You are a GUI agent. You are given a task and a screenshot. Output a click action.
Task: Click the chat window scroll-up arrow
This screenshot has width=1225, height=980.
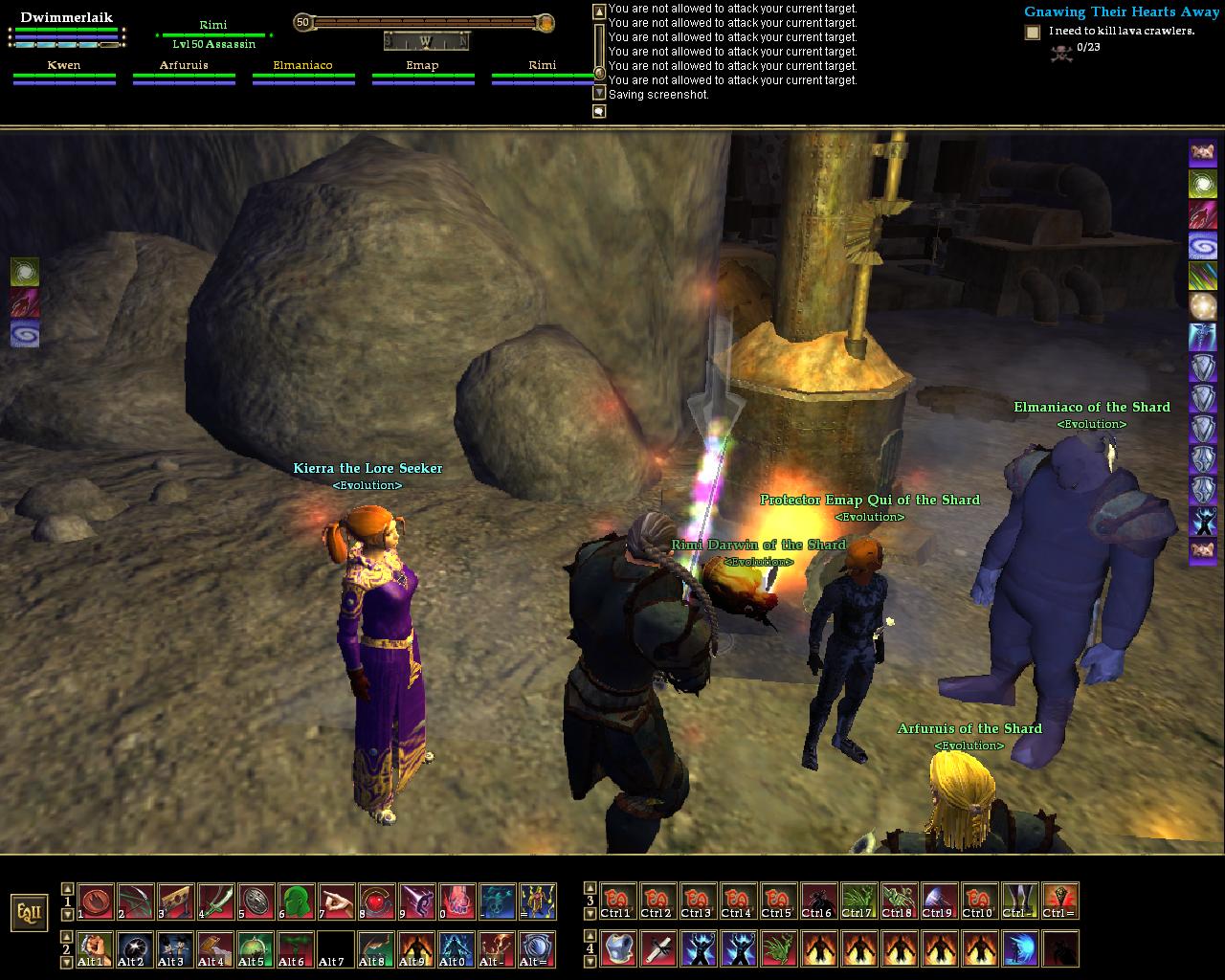[599, 11]
